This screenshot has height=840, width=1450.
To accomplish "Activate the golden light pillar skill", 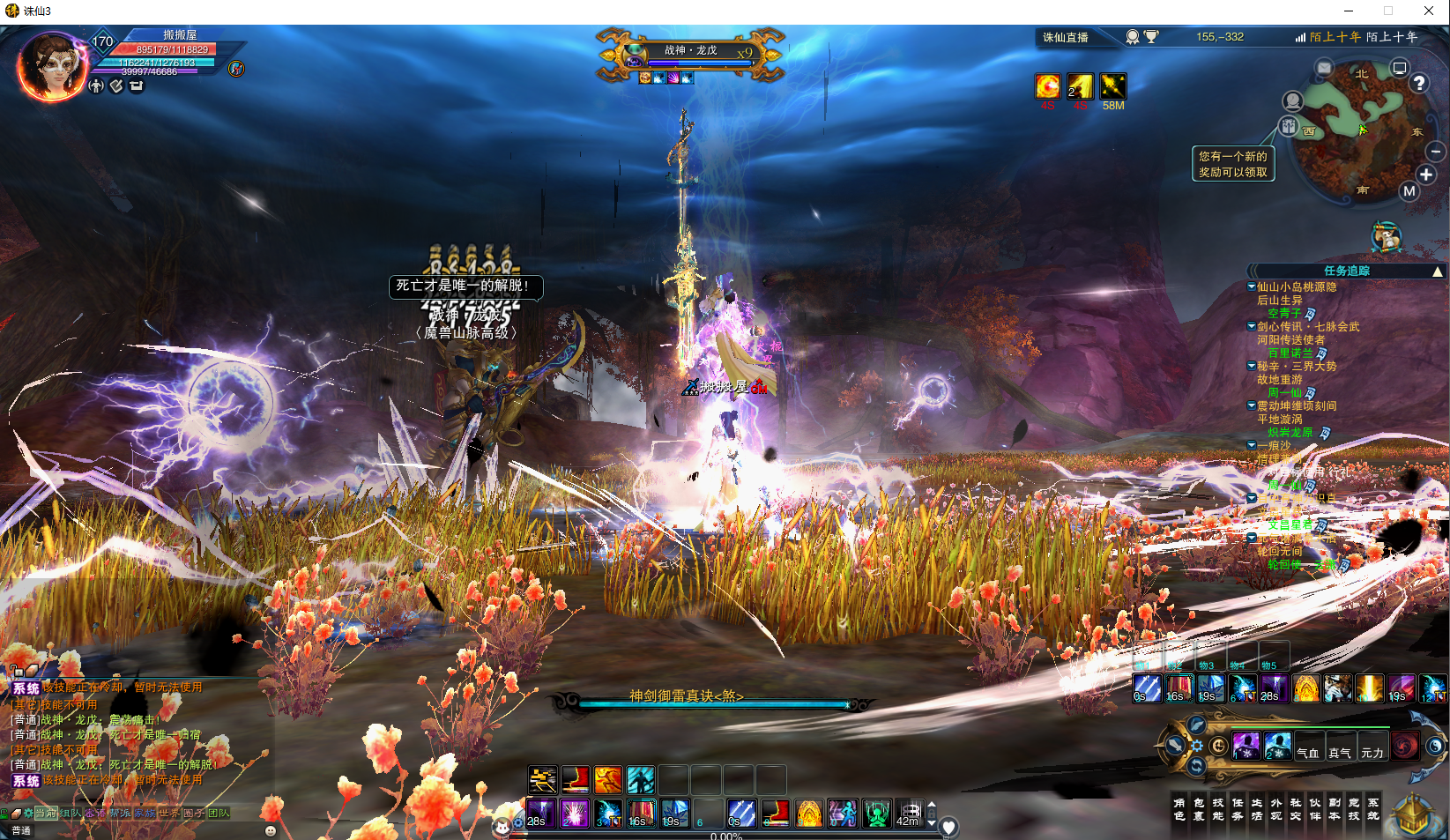I will (x=1369, y=688).
